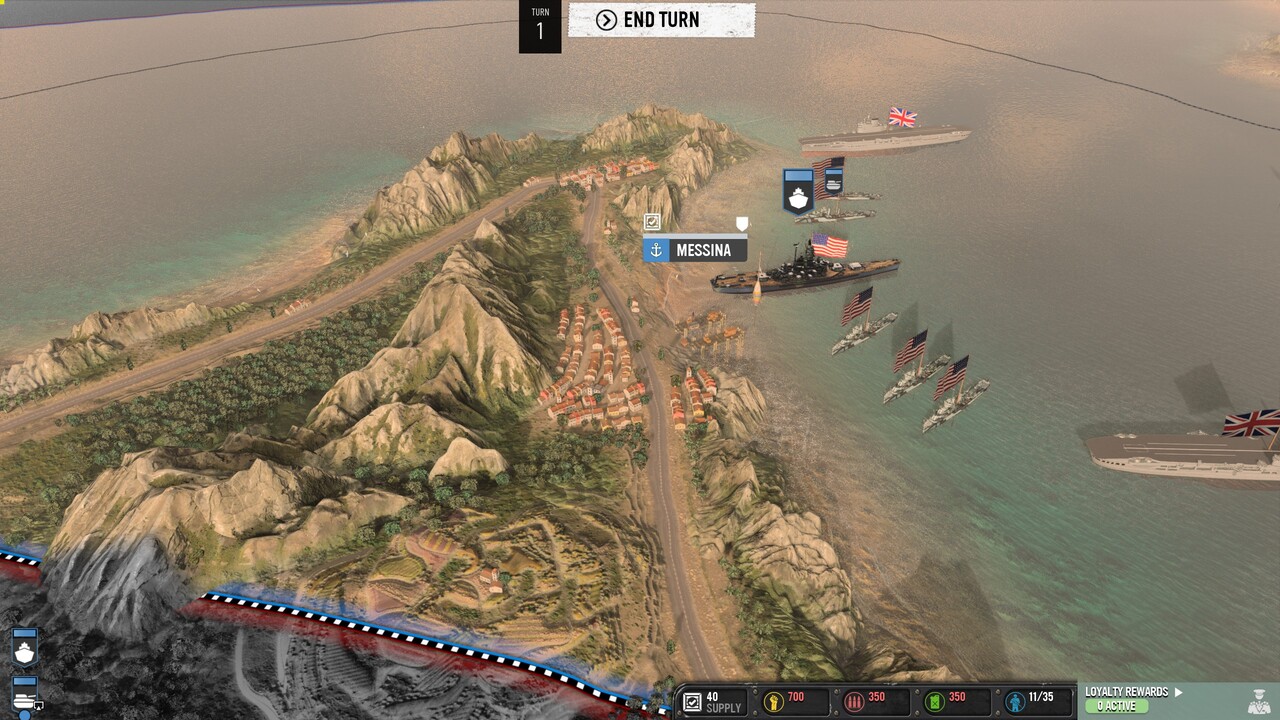Expand the Loyalty Rewards panel
Image resolution: width=1280 pixels, height=720 pixels.
point(1134,692)
